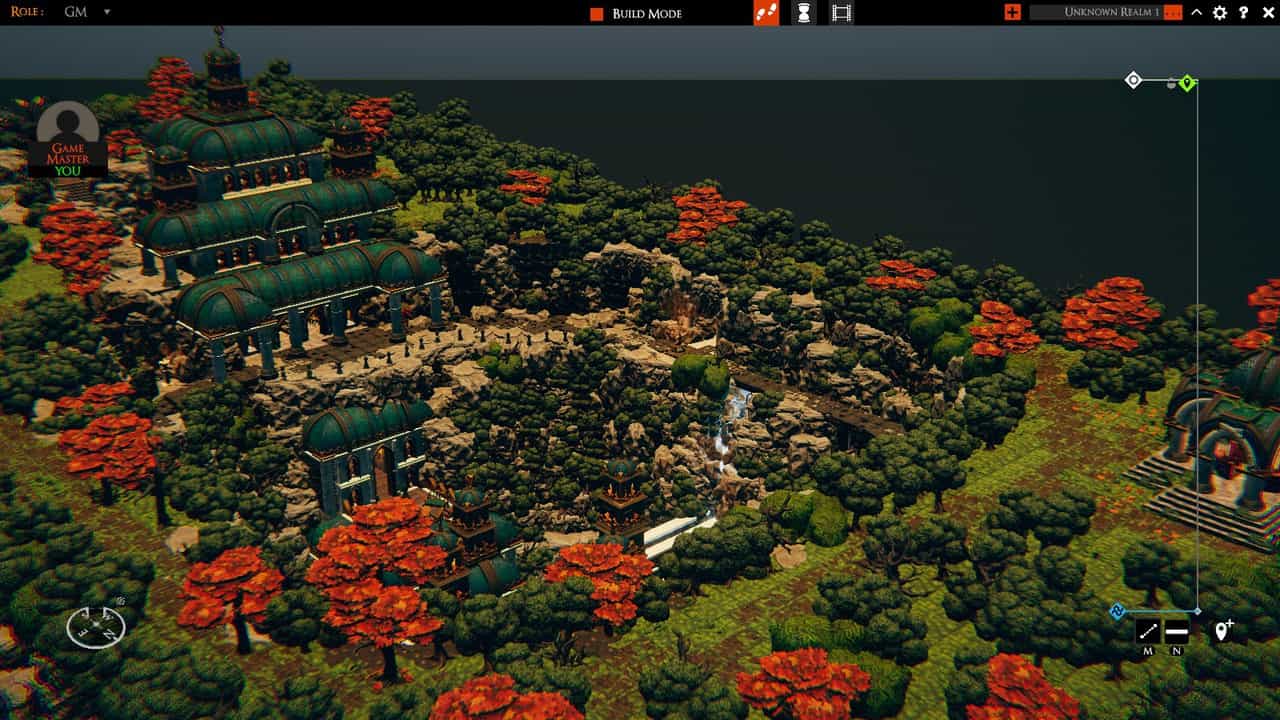The height and width of the screenshot is (720, 1280).
Task: Close the game with the X
Action: tap(1267, 13)
